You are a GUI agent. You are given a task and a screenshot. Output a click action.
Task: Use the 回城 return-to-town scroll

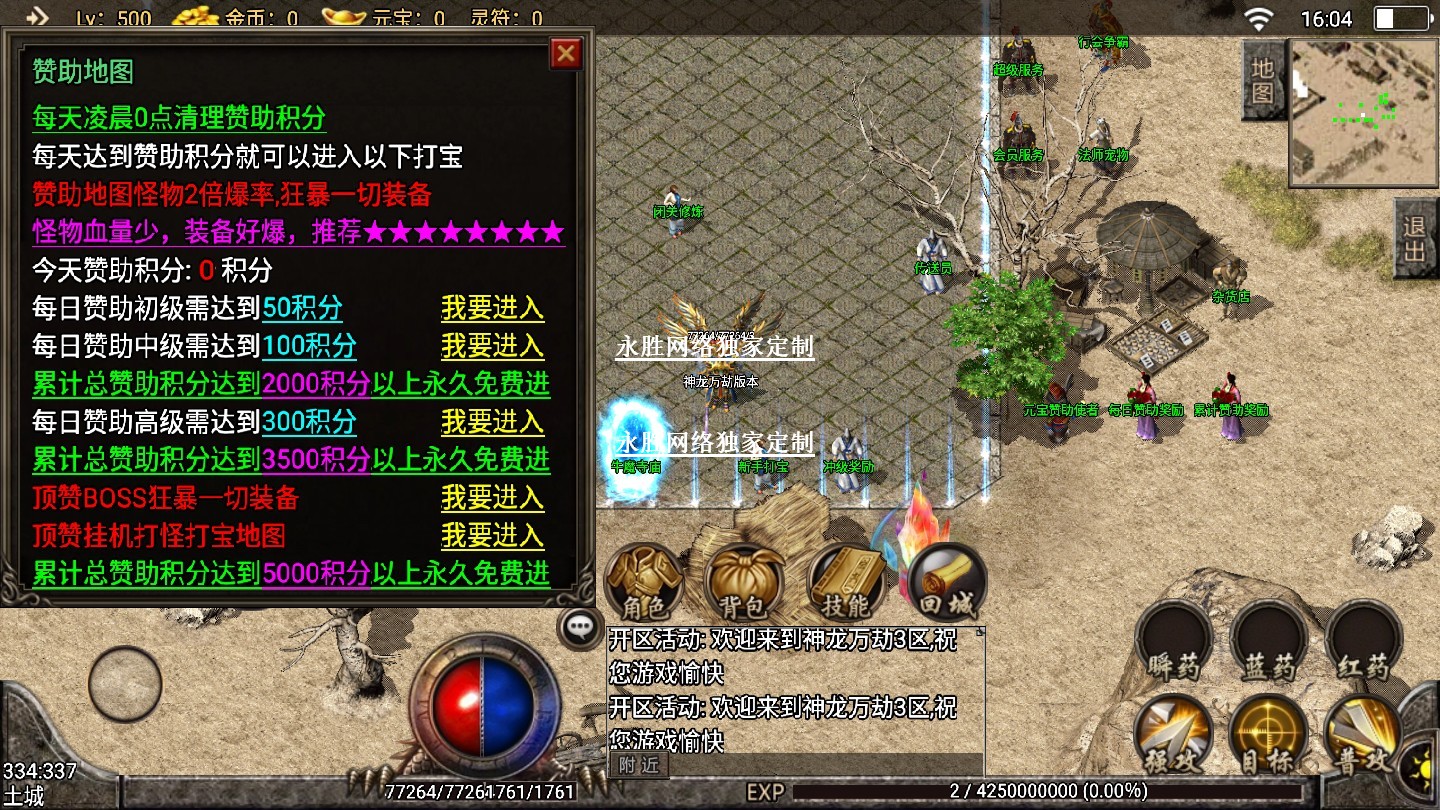click(x=946, y=582)
